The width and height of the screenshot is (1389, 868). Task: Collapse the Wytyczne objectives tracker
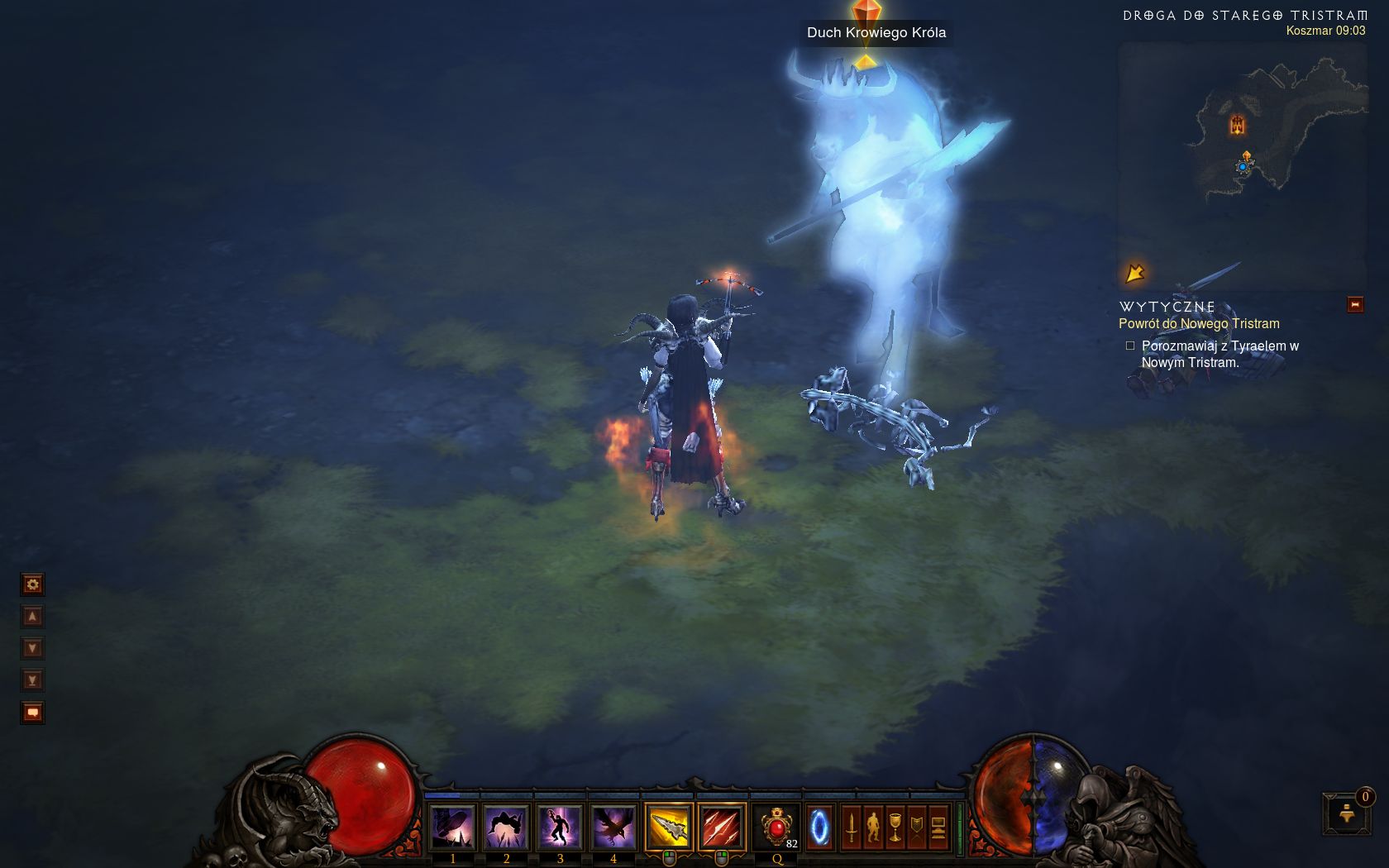point(1355,305)
